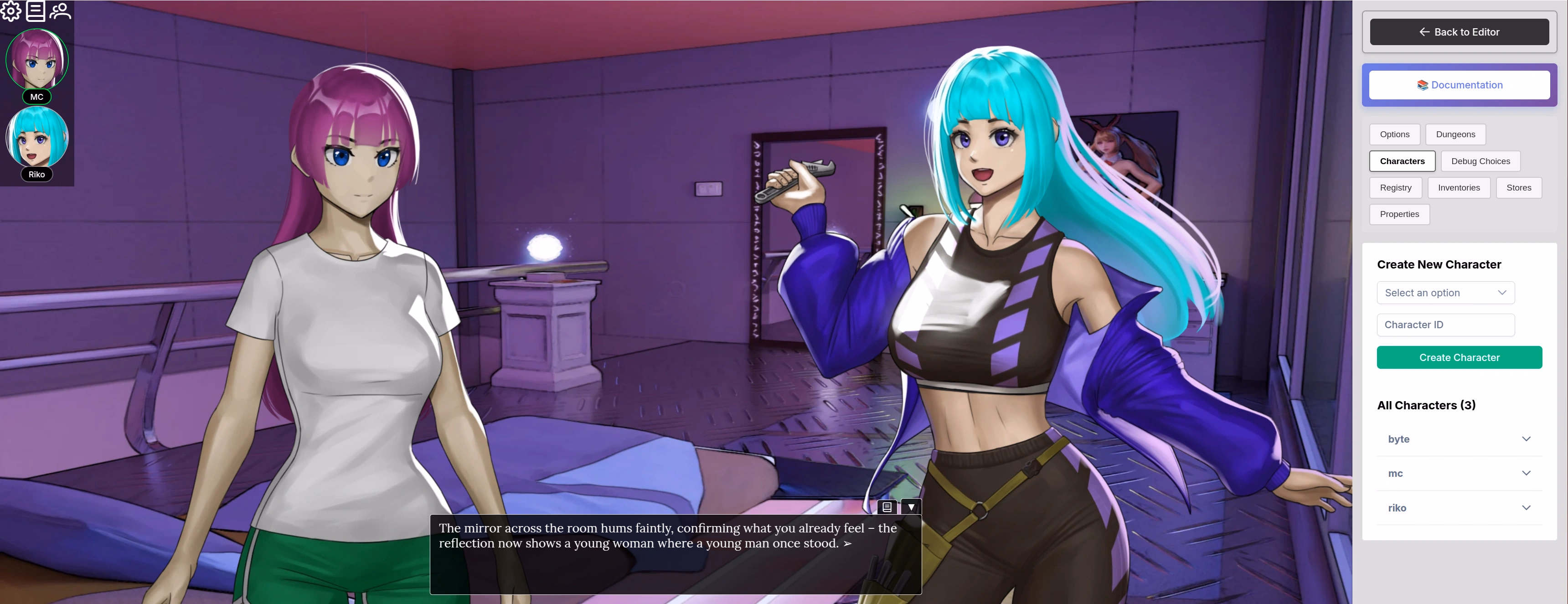Open the Properties tab
Viewport: 1568px width, 604px height.
coord(1399,214)
